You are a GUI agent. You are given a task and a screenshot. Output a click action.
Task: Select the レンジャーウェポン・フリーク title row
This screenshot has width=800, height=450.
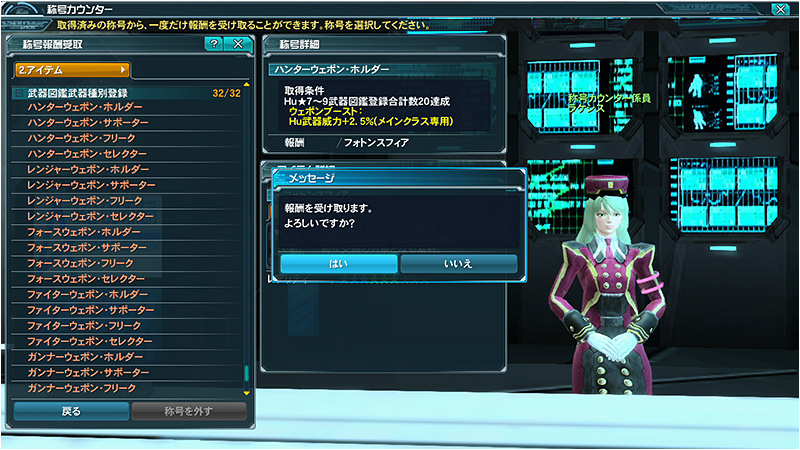coord(88,200)
